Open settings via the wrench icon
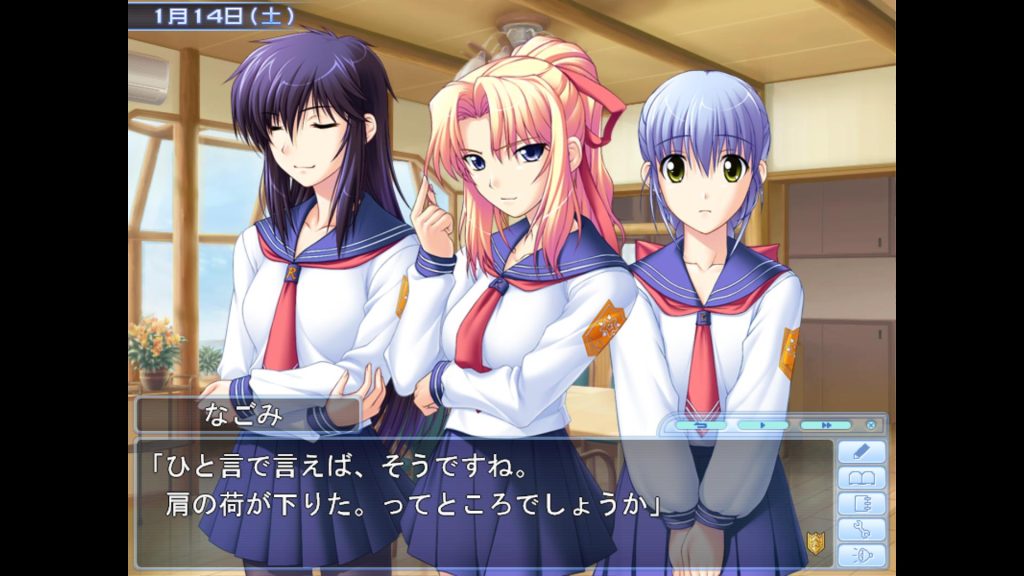This screenshot has width=1024, height=576. click(861, 530)
